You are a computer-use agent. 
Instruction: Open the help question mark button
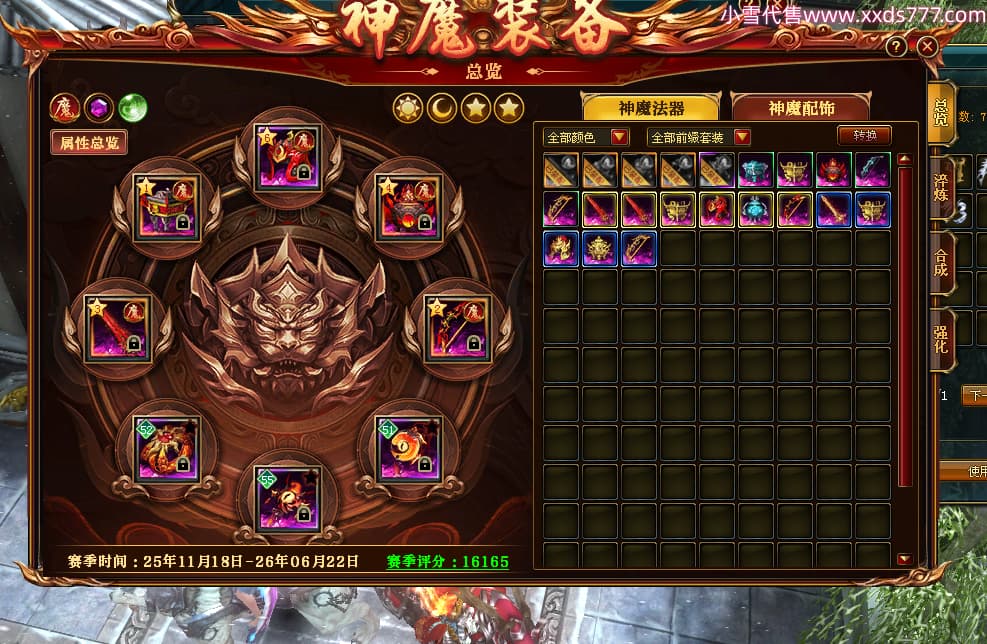point(897,46)
